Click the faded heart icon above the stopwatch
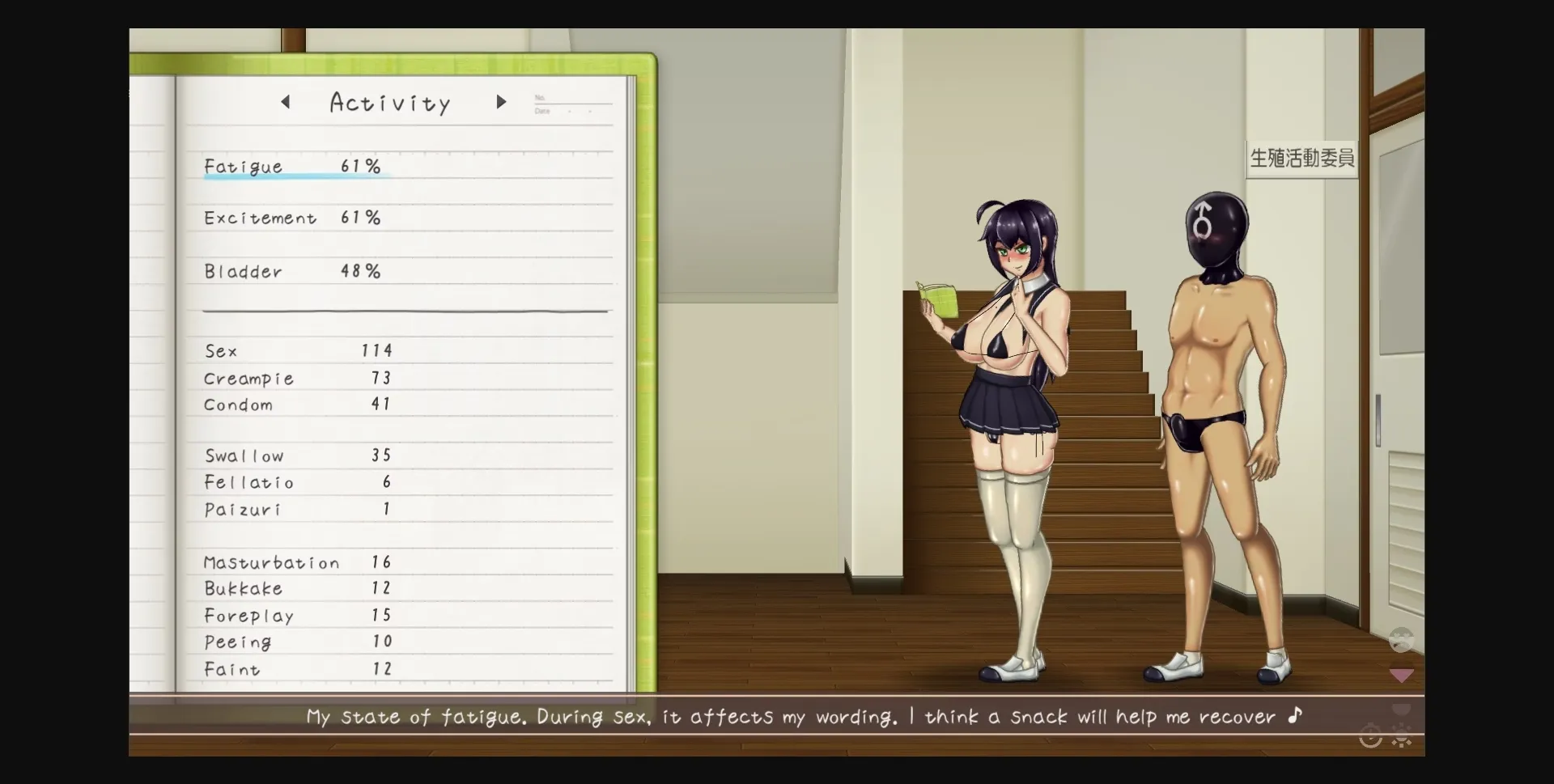Screen dimensions: 1554x784 point(1401,708)
